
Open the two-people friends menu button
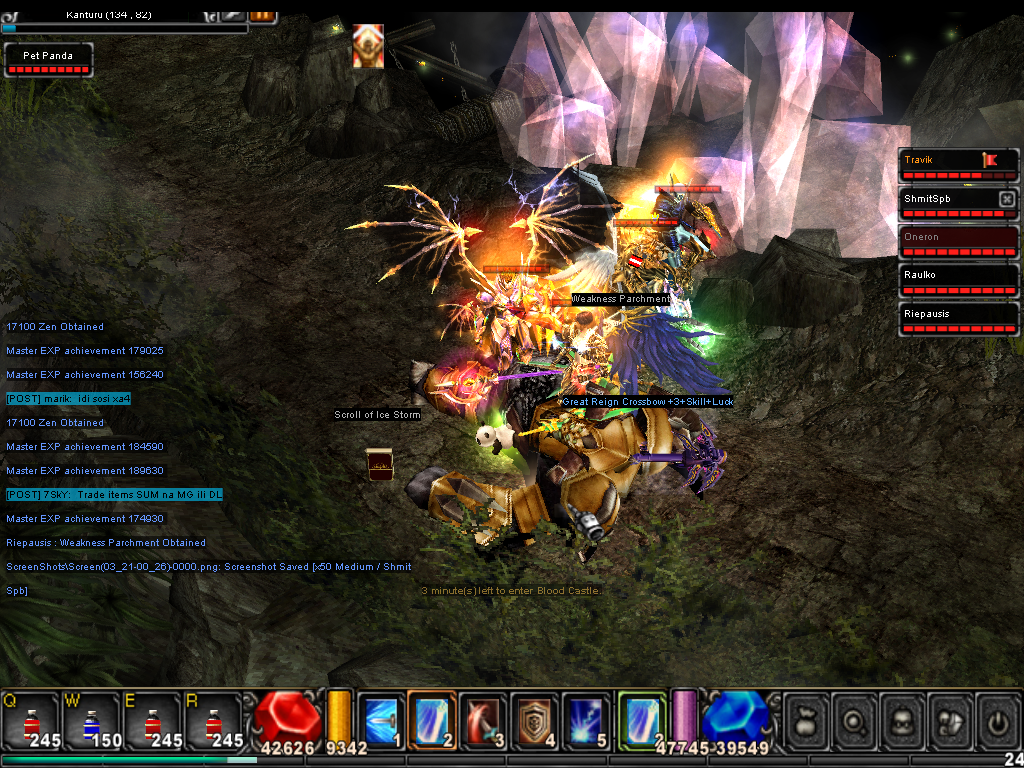[950, 720]
